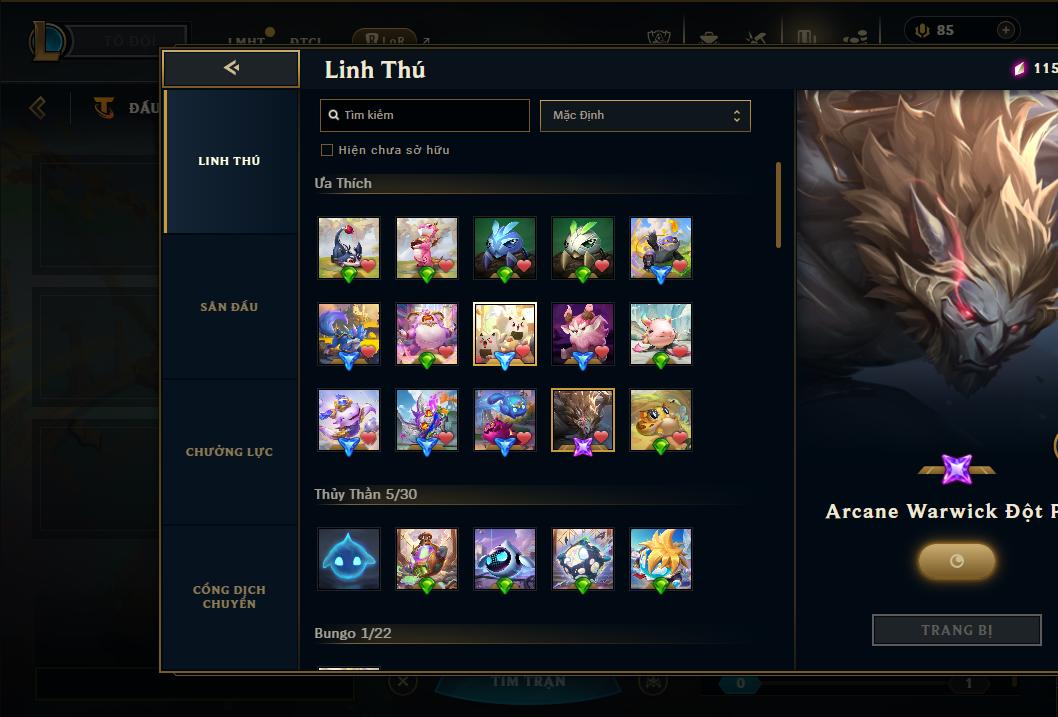Pick the white cats thumbnail with highlighted border

pyautogui.click(x=505, y=334)
